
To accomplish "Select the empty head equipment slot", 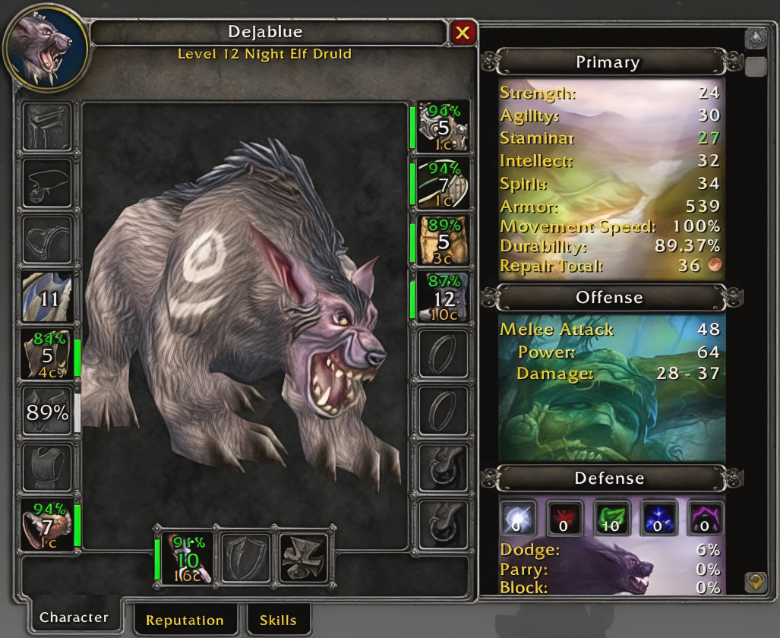I will (47, 127).
